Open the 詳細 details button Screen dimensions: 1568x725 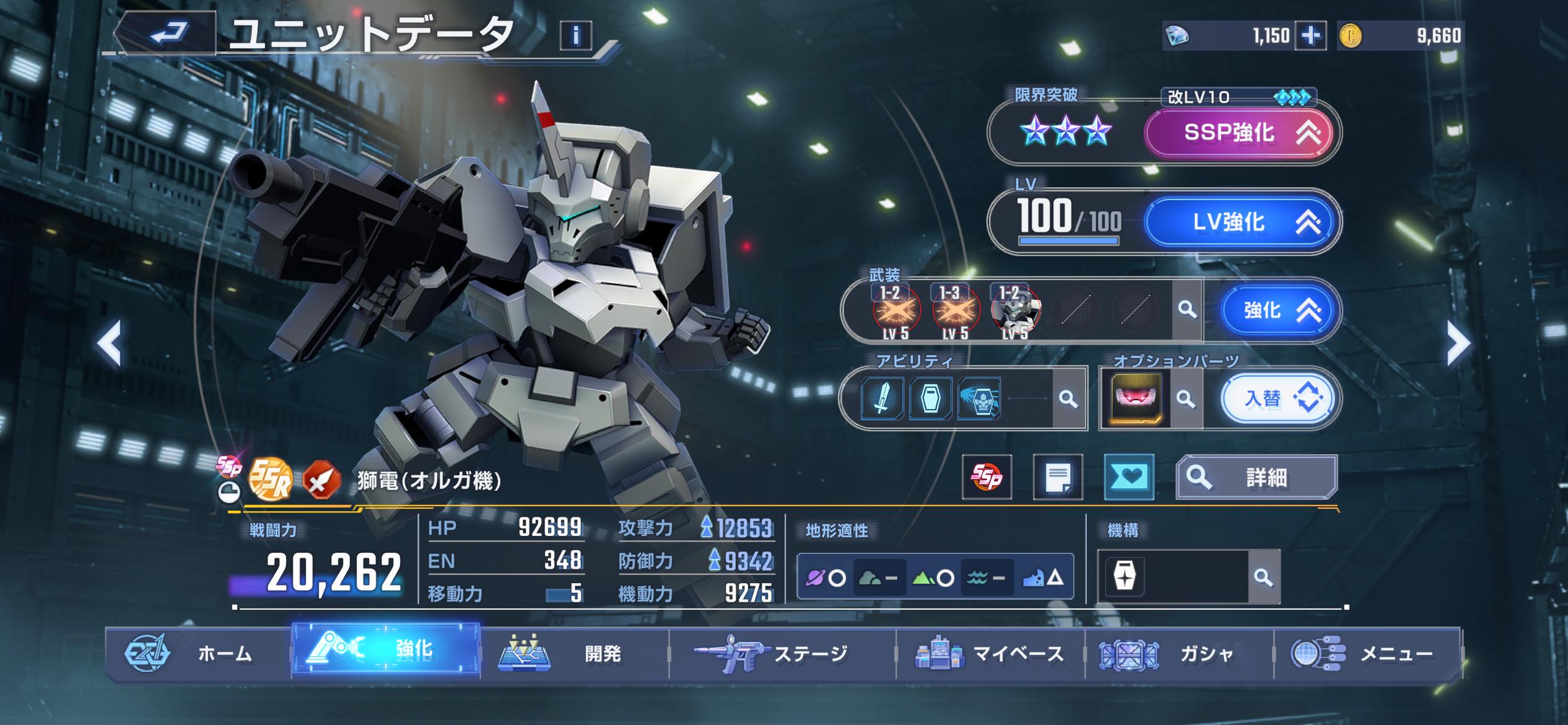1256,477
